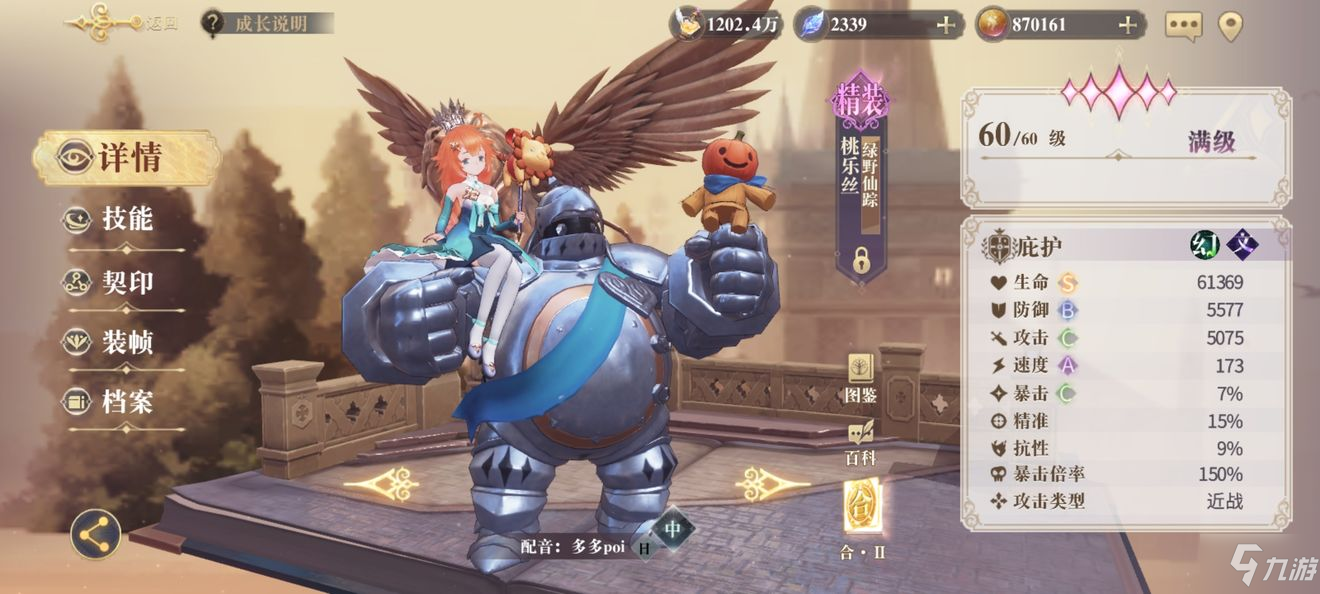This screenshot has height=594, width=1320.
Task: Select the 合·II golden card
Action: point(862,510)
